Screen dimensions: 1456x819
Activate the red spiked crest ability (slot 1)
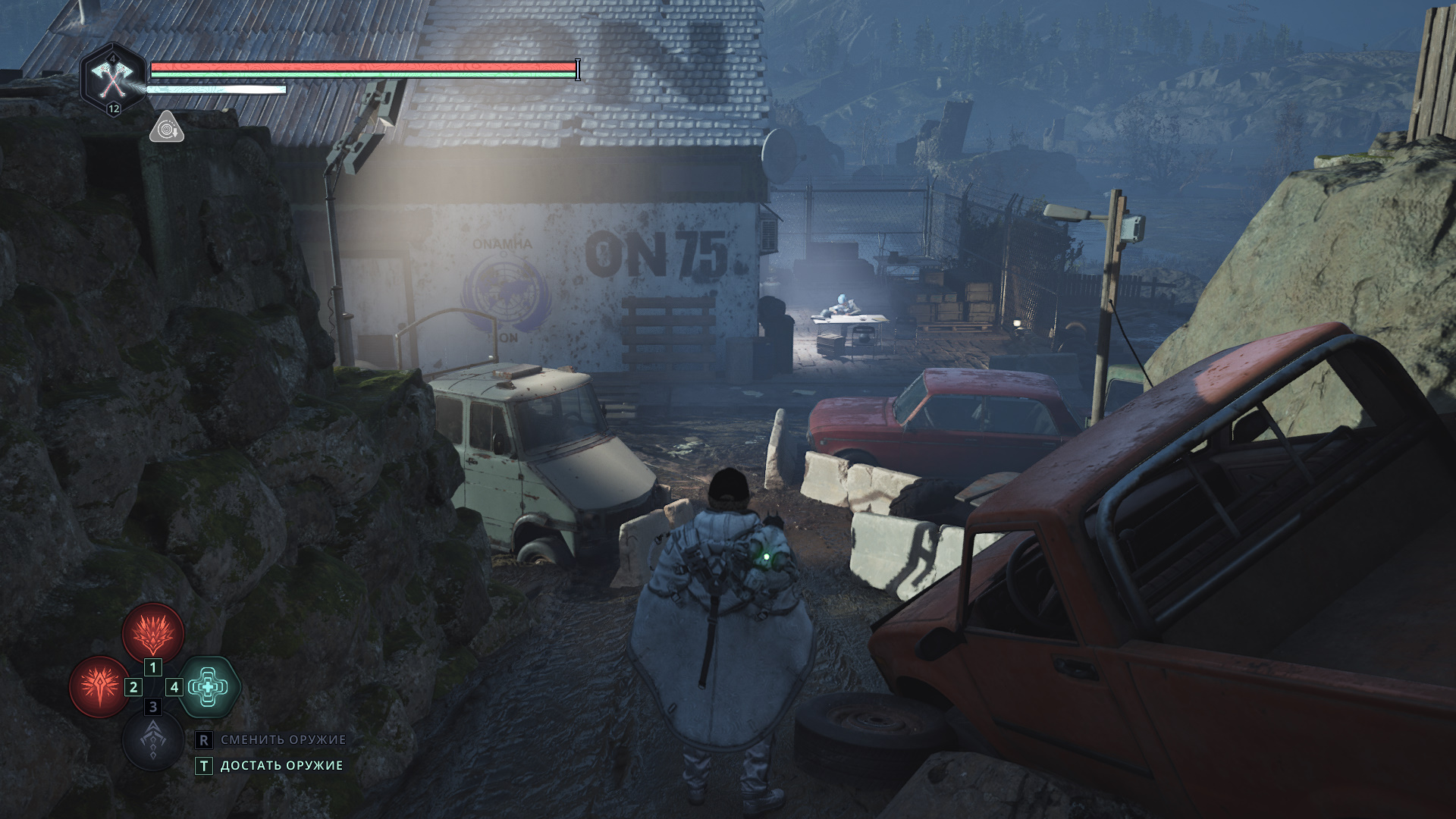click(x=154, y=632)
